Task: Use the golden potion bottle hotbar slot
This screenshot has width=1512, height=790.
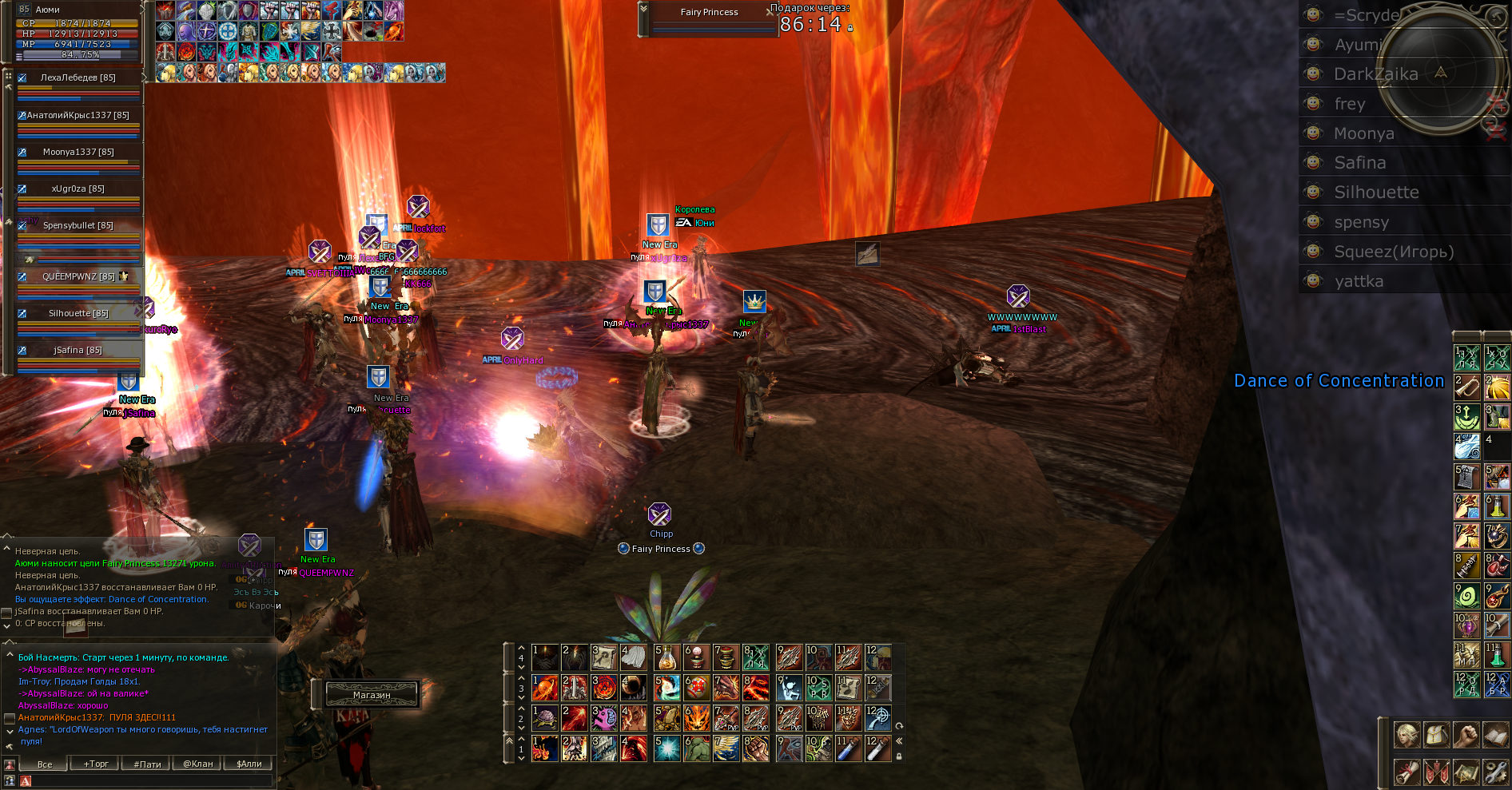Action: coord(666,658)
